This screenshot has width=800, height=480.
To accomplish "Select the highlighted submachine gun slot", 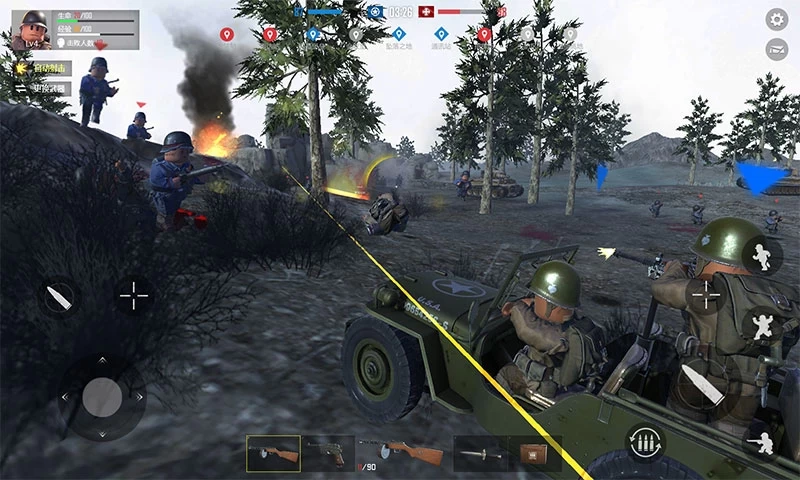I will pyautogui.click(x=273, y=453).
